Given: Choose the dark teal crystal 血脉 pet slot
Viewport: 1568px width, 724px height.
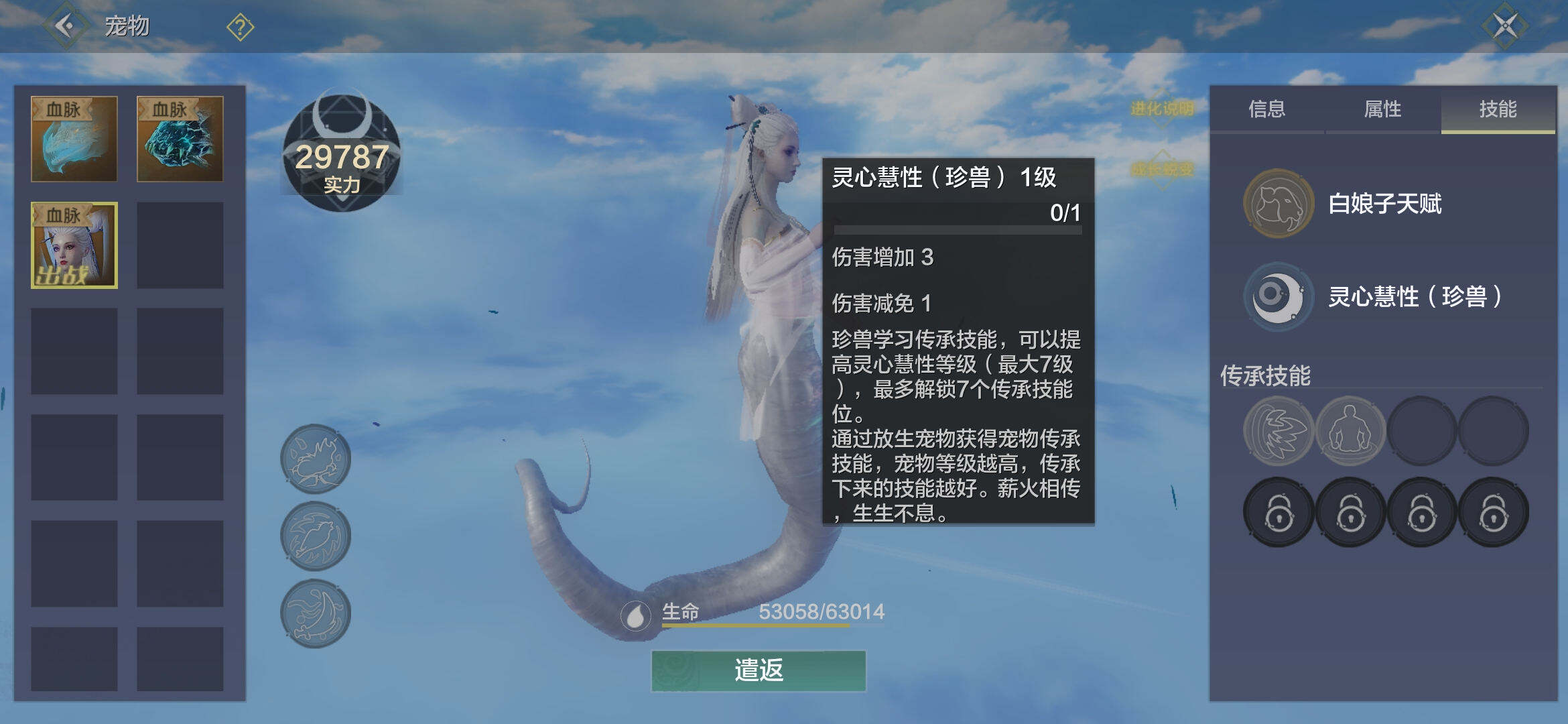Looking at the screenshot, I should pos(180,139).
